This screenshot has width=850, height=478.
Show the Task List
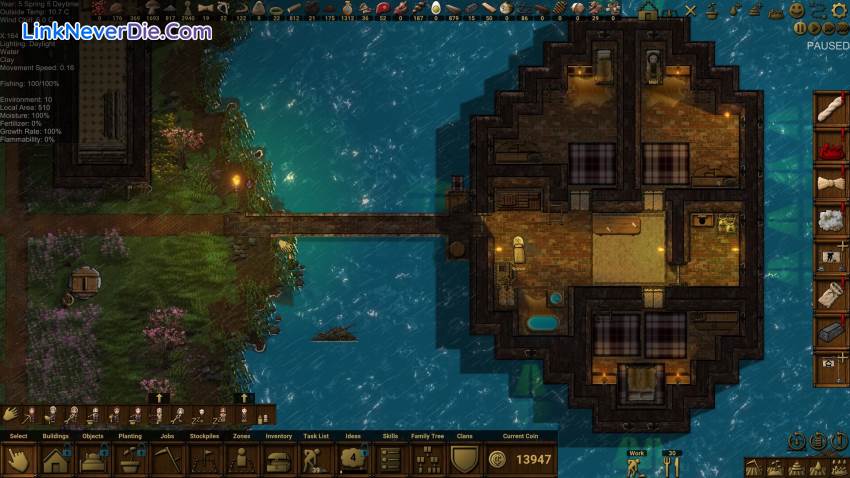pos(316,459)
